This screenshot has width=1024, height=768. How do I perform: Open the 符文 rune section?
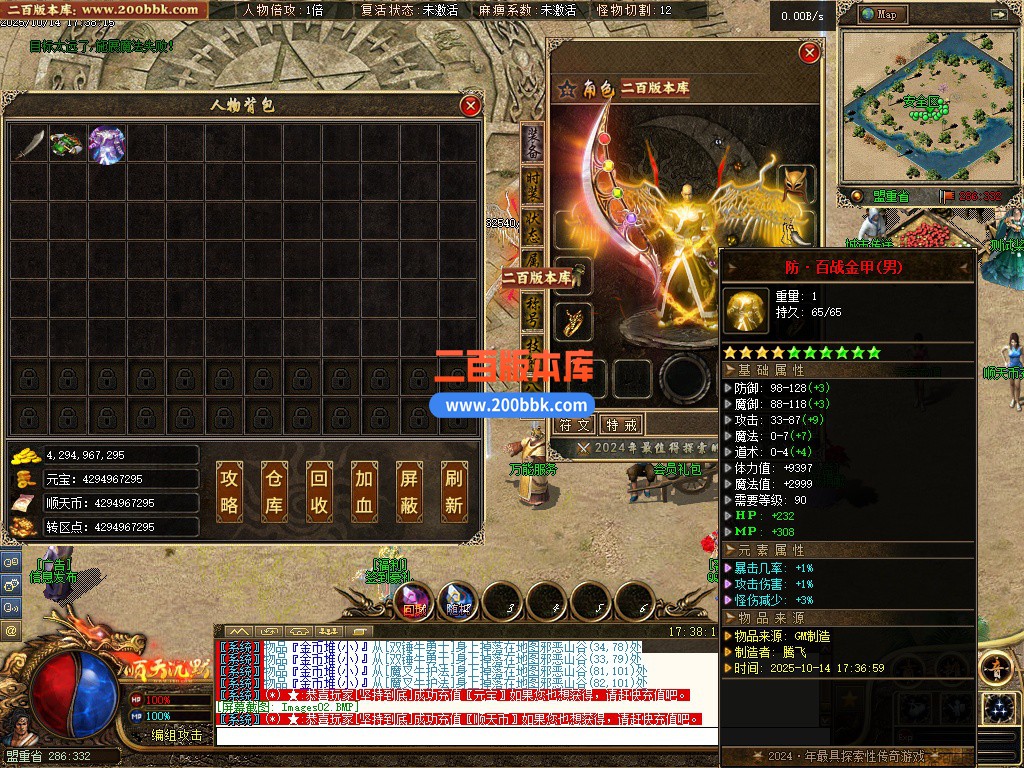(x=575, y=425)
